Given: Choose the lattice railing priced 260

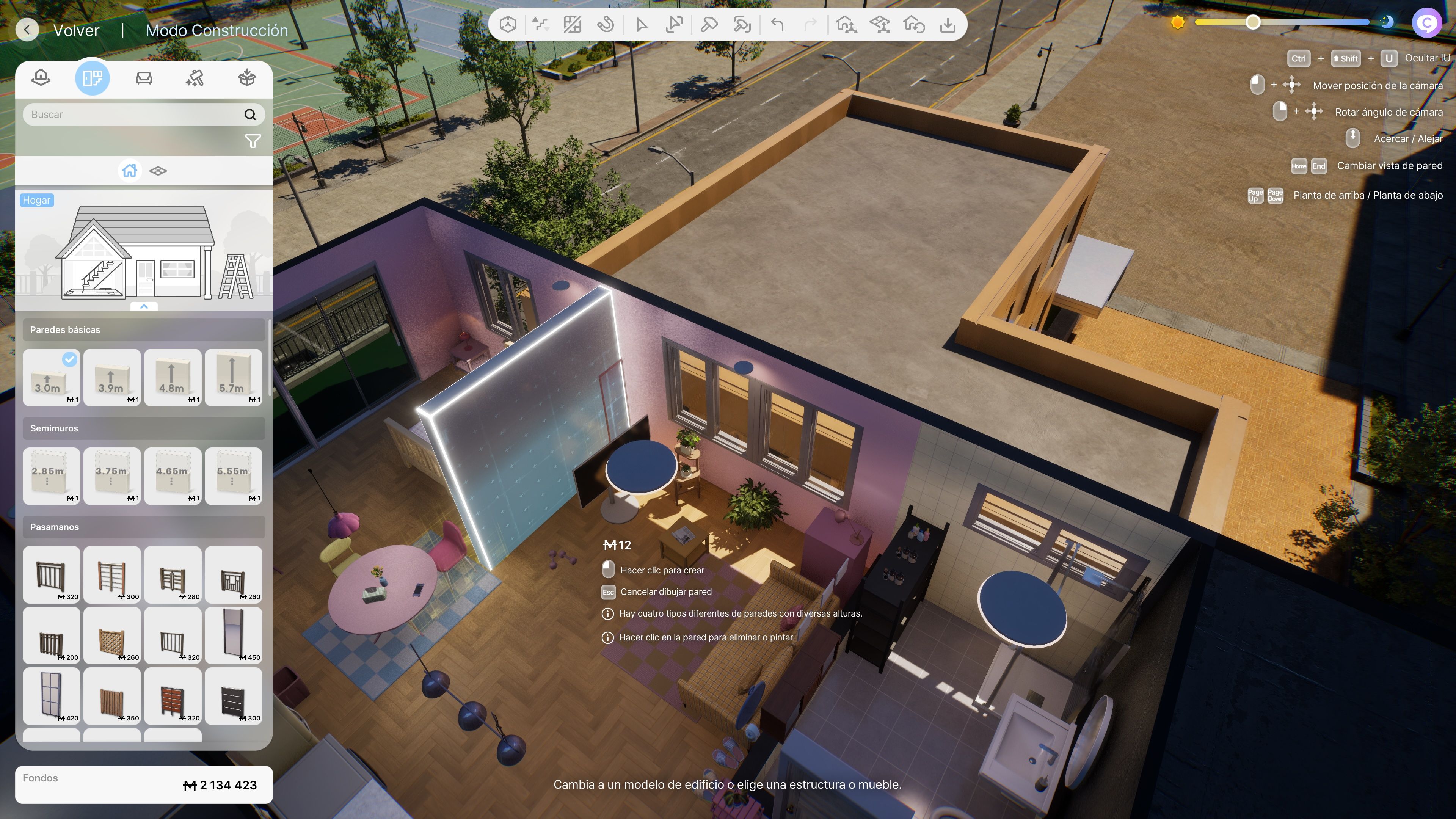Looking at the screenshot, I should [112, 635].
